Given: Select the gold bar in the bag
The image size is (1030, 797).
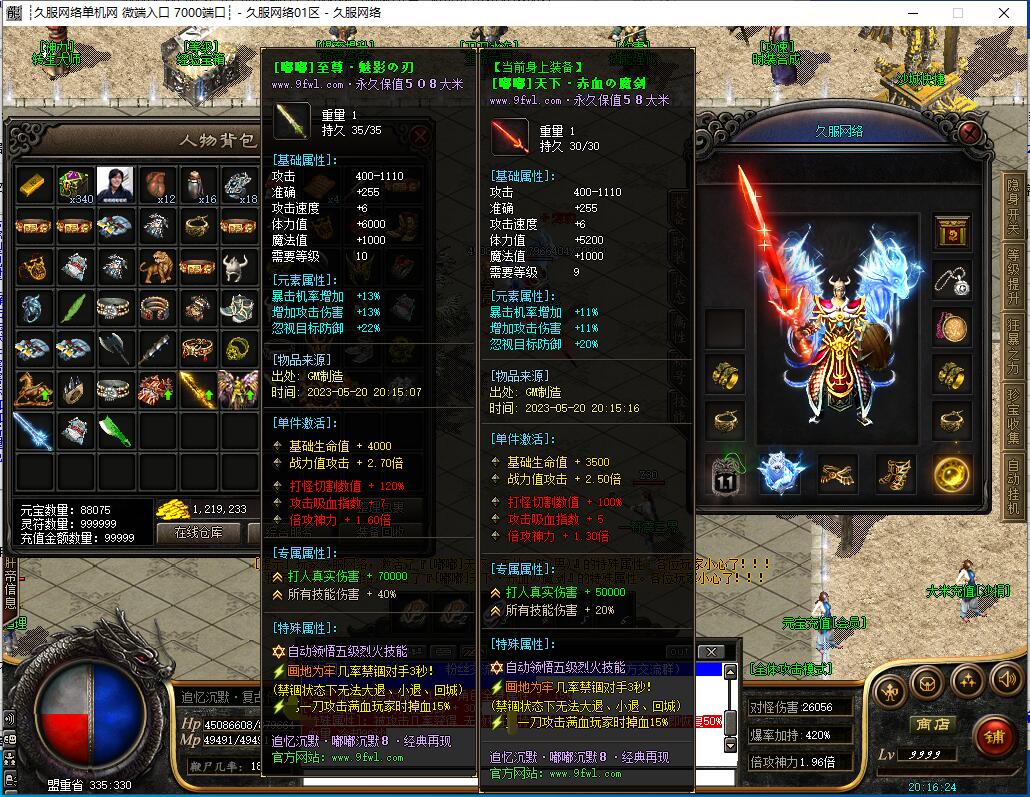Looking at the screenshot, I should coord(33,185).
